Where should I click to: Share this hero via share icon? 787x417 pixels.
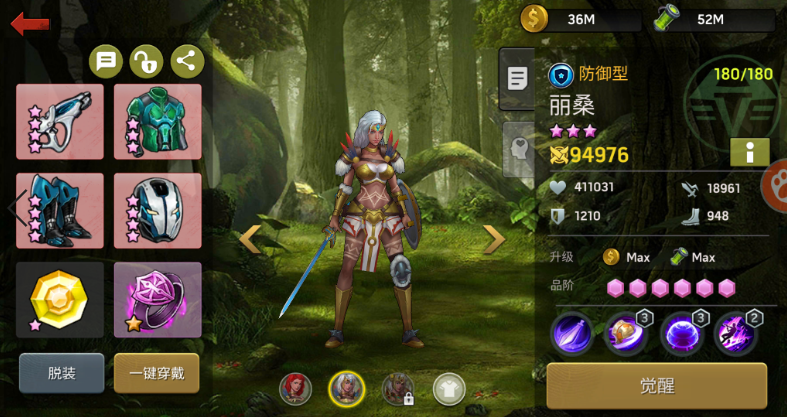187,62
